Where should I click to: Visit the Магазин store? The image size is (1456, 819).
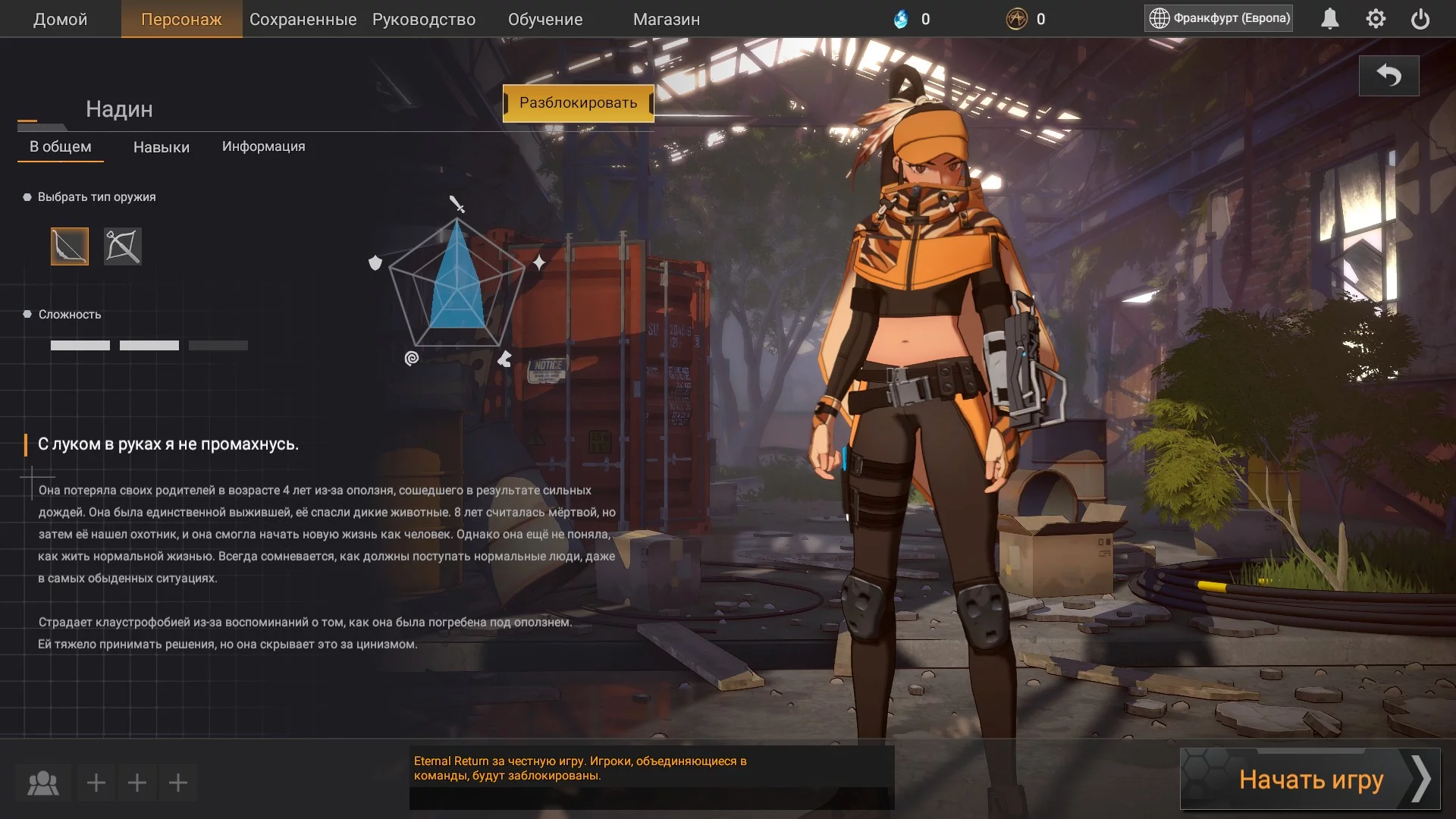tap(667, 19)
